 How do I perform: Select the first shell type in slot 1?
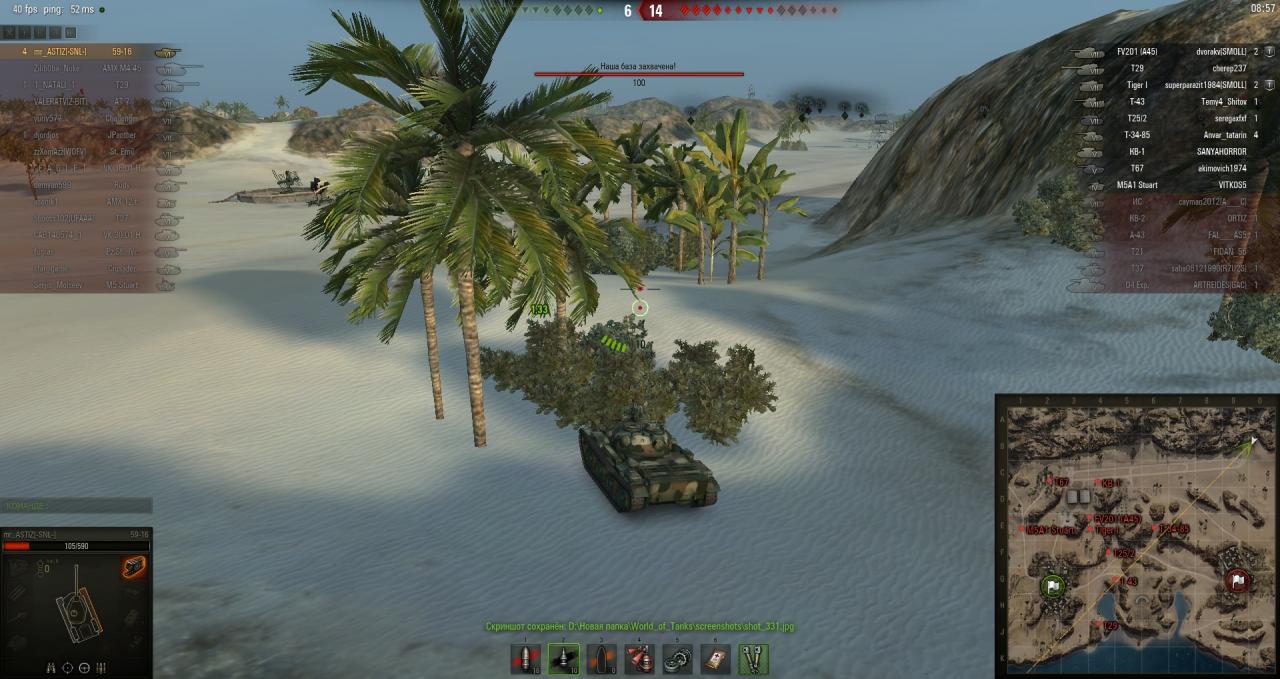coord(526,659)
